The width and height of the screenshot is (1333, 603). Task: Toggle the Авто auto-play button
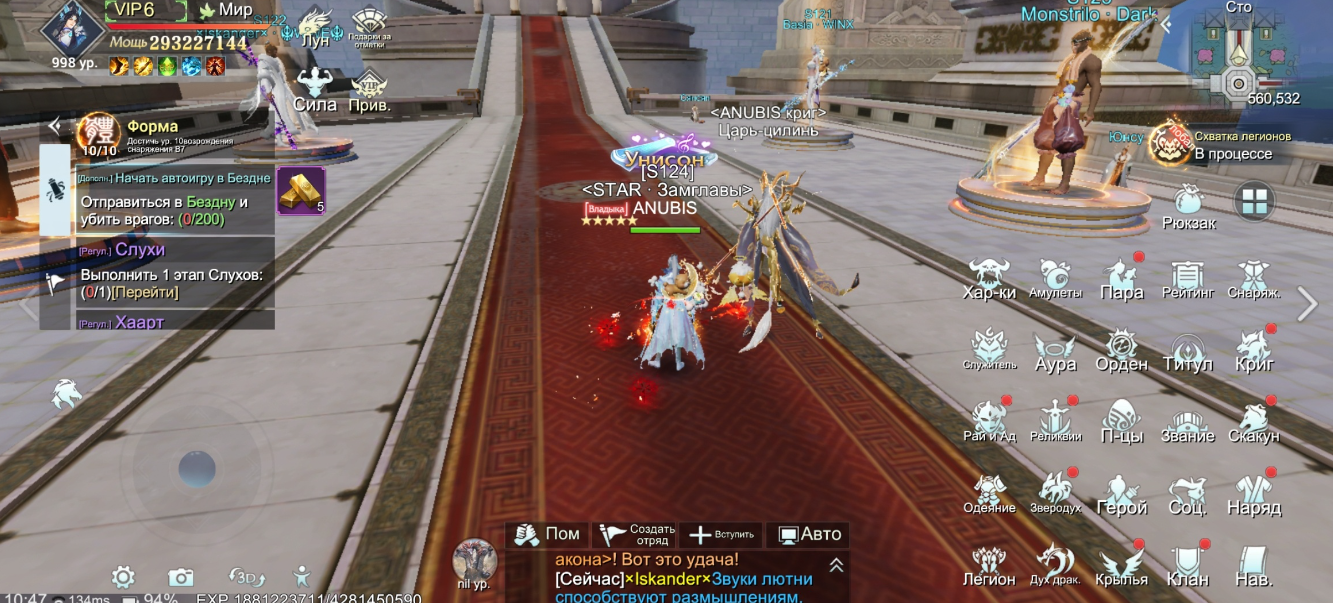(x=809, y=535)
